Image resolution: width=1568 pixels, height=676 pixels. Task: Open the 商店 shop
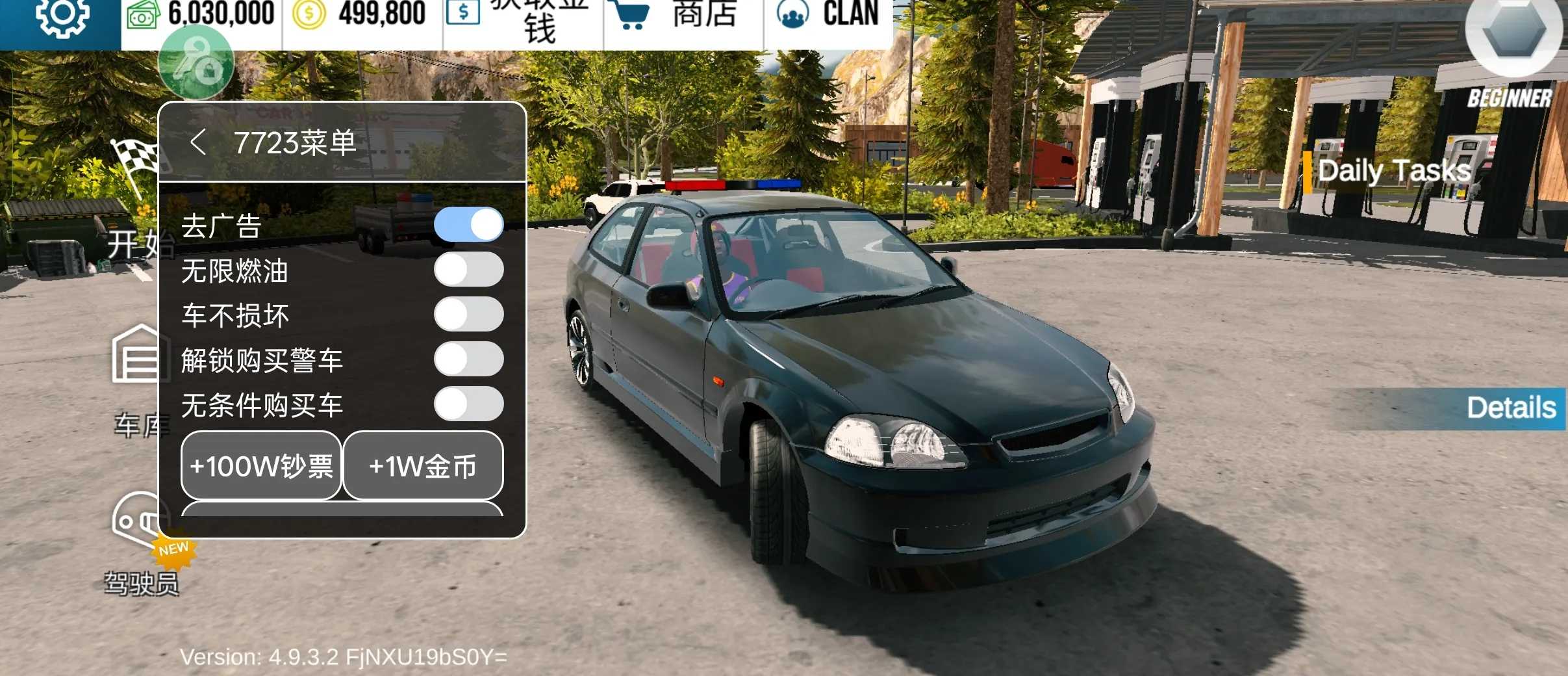[682, 16]
